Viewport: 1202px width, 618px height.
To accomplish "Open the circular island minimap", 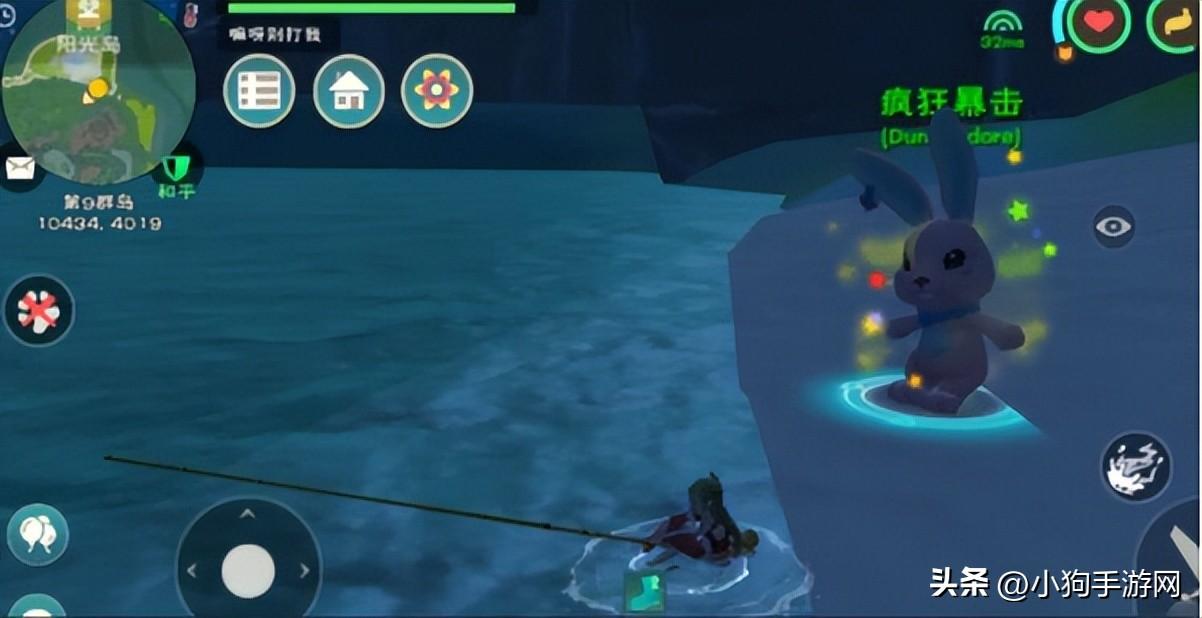I will coord(97,92).
